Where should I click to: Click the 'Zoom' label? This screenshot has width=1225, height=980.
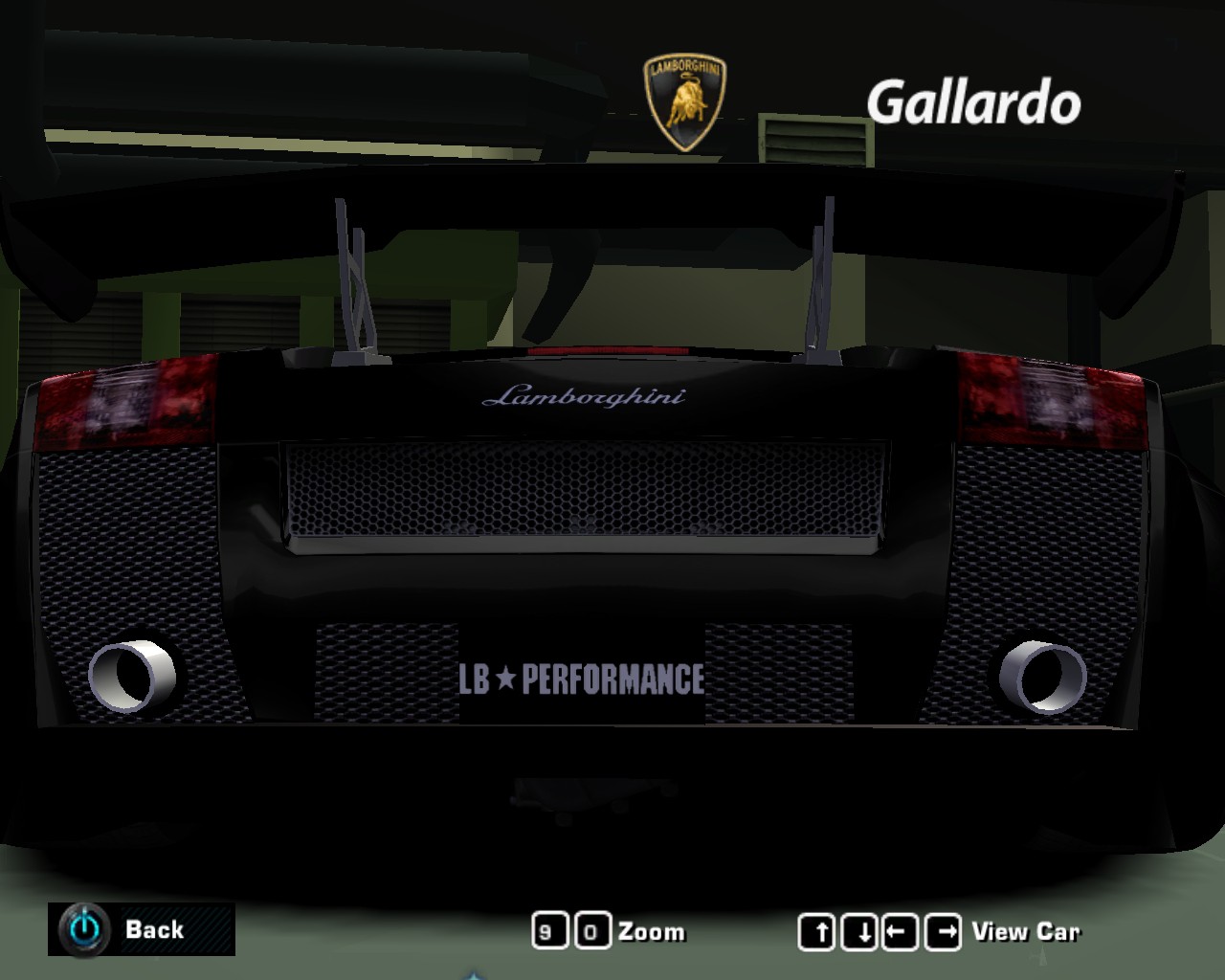coord(651,931)
